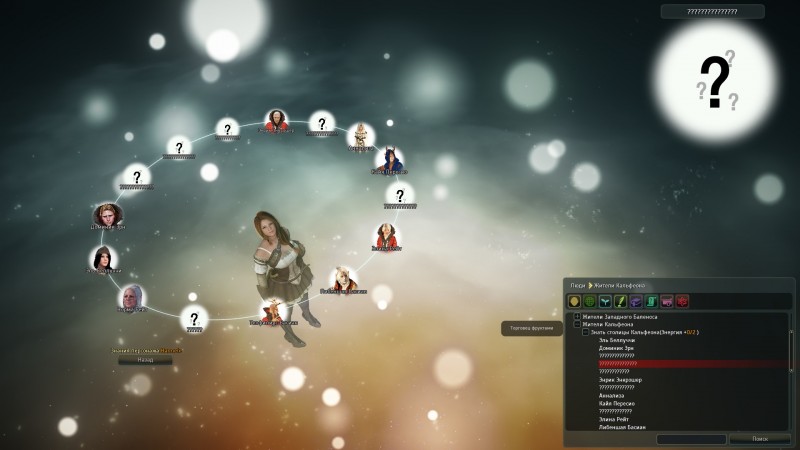Click the Назад back button
The image size is (800, 450).
point(145,360)
